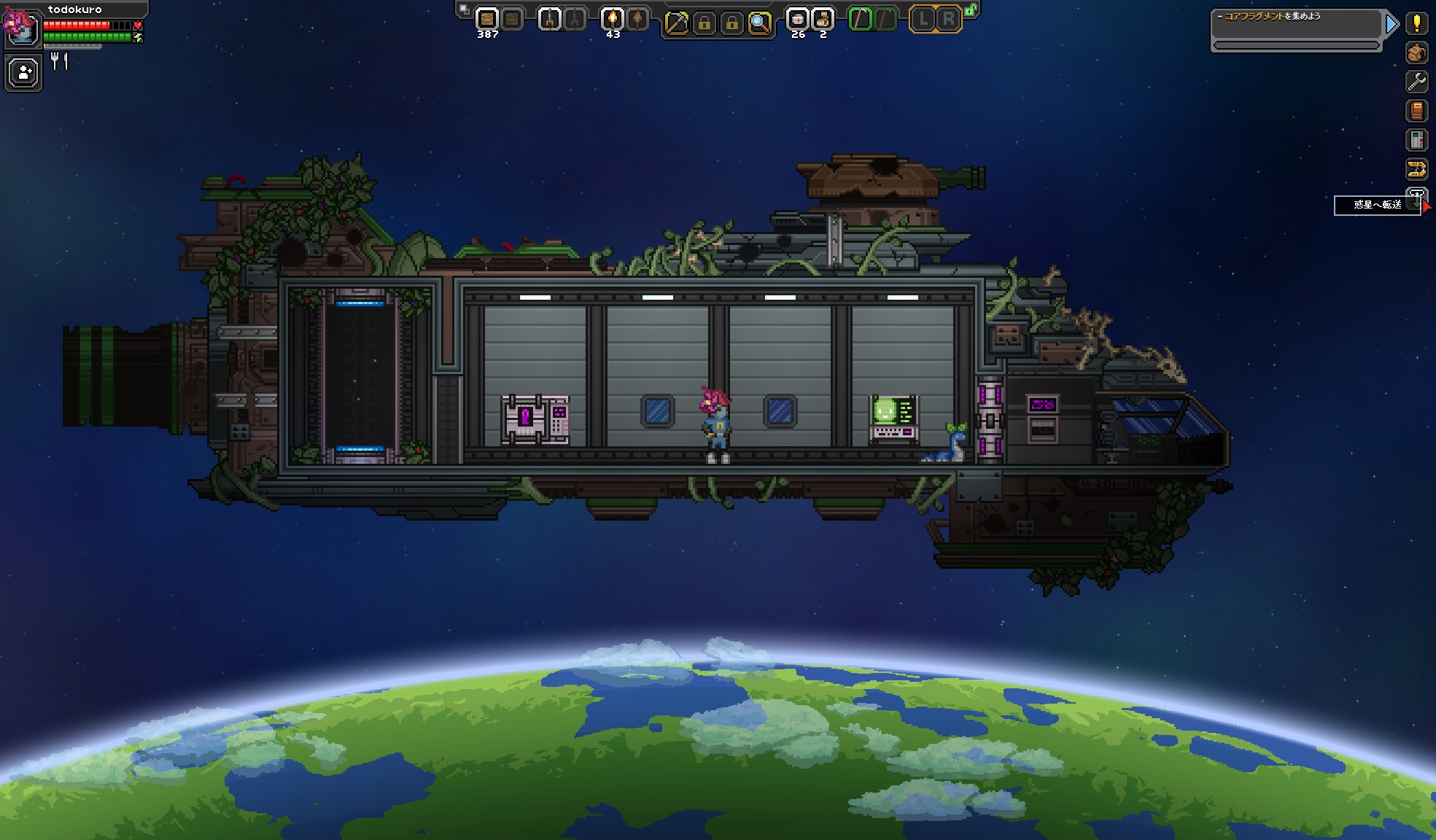Click the locked wiring tool slot
1436x840 pixels.
point(705,20)
